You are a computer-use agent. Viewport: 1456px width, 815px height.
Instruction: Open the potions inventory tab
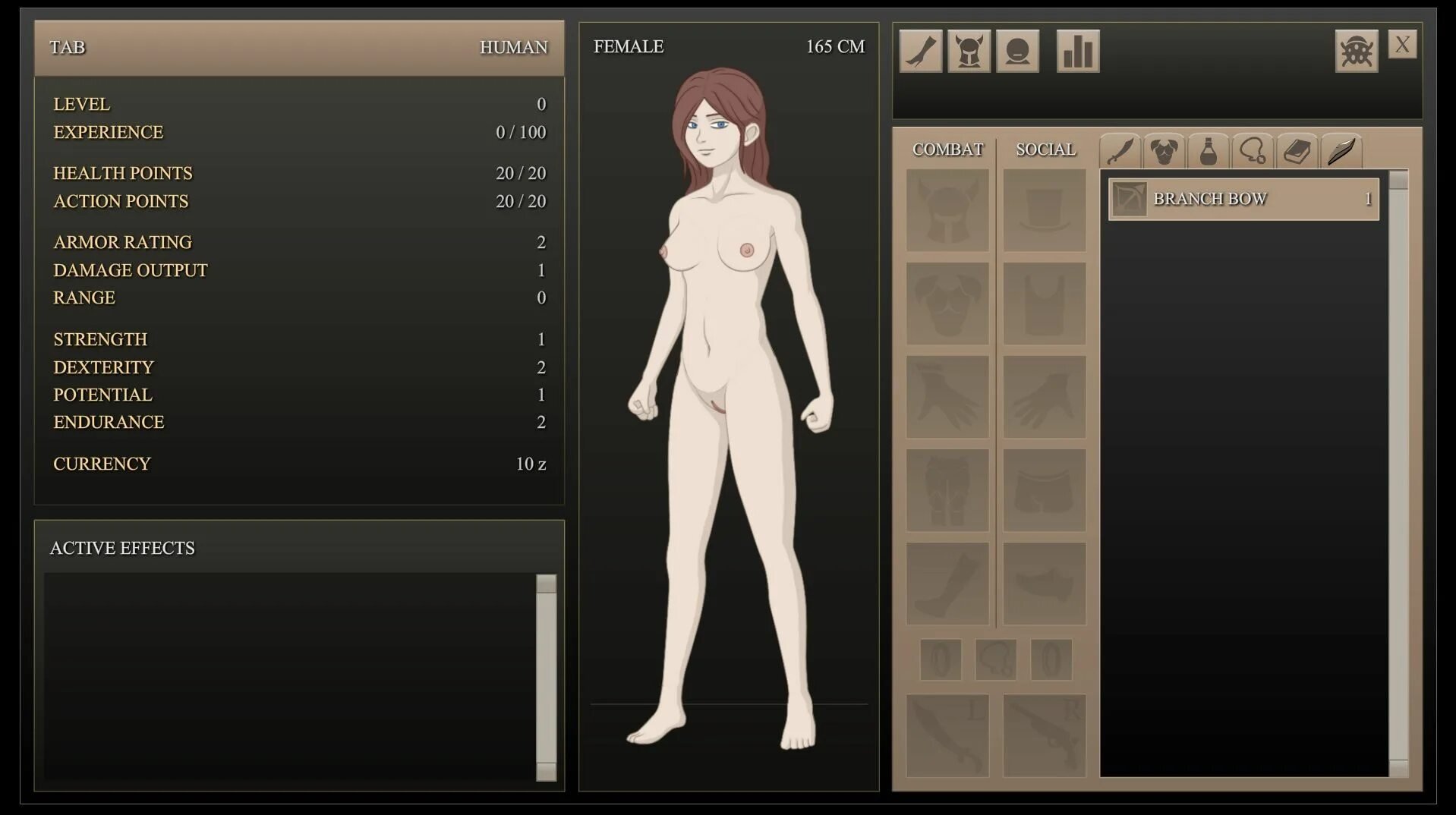tap(1208, 150)
